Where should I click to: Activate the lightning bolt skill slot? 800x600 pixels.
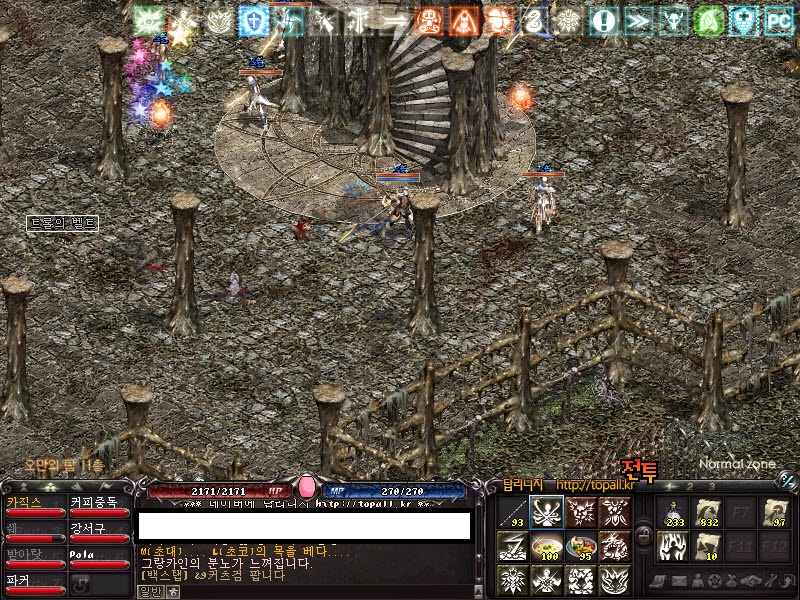point(512,546)
